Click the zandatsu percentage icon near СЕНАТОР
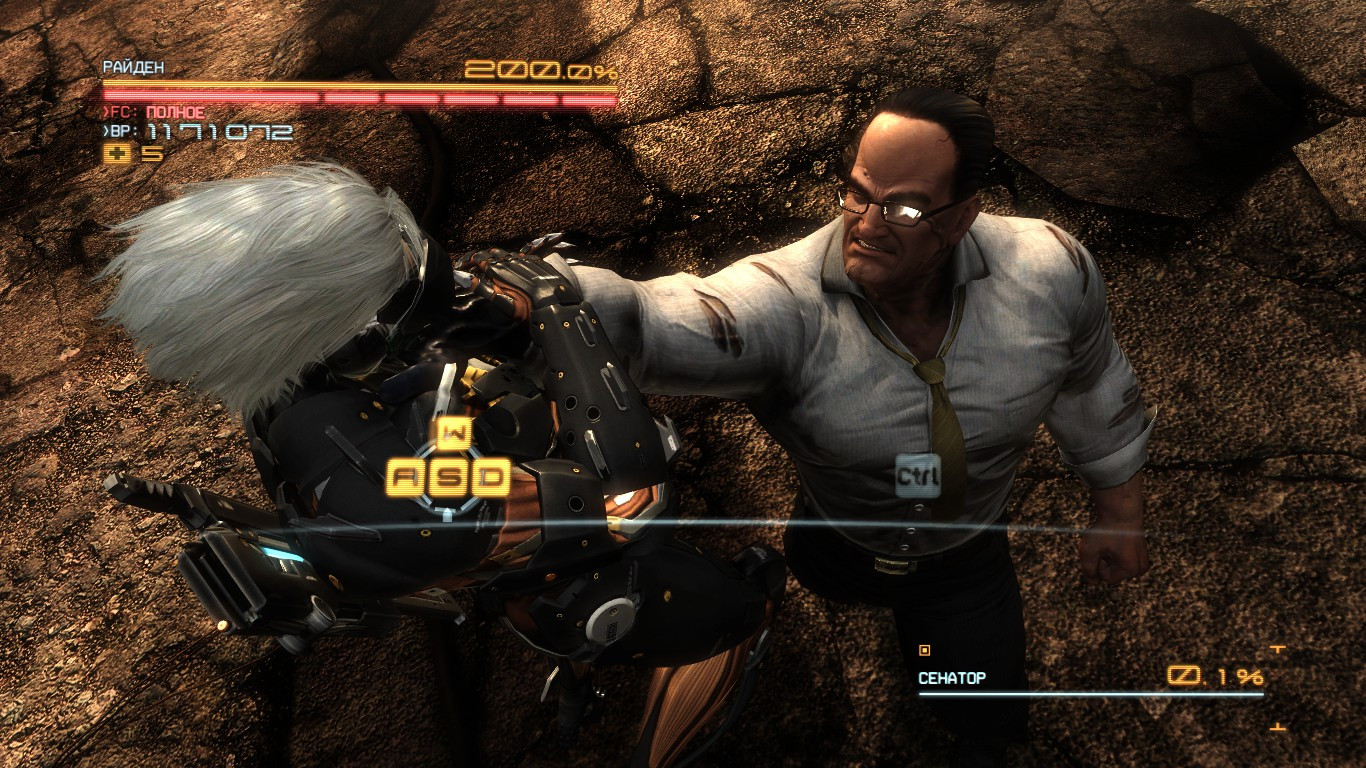1366x768 pixels. (1184, 676)
